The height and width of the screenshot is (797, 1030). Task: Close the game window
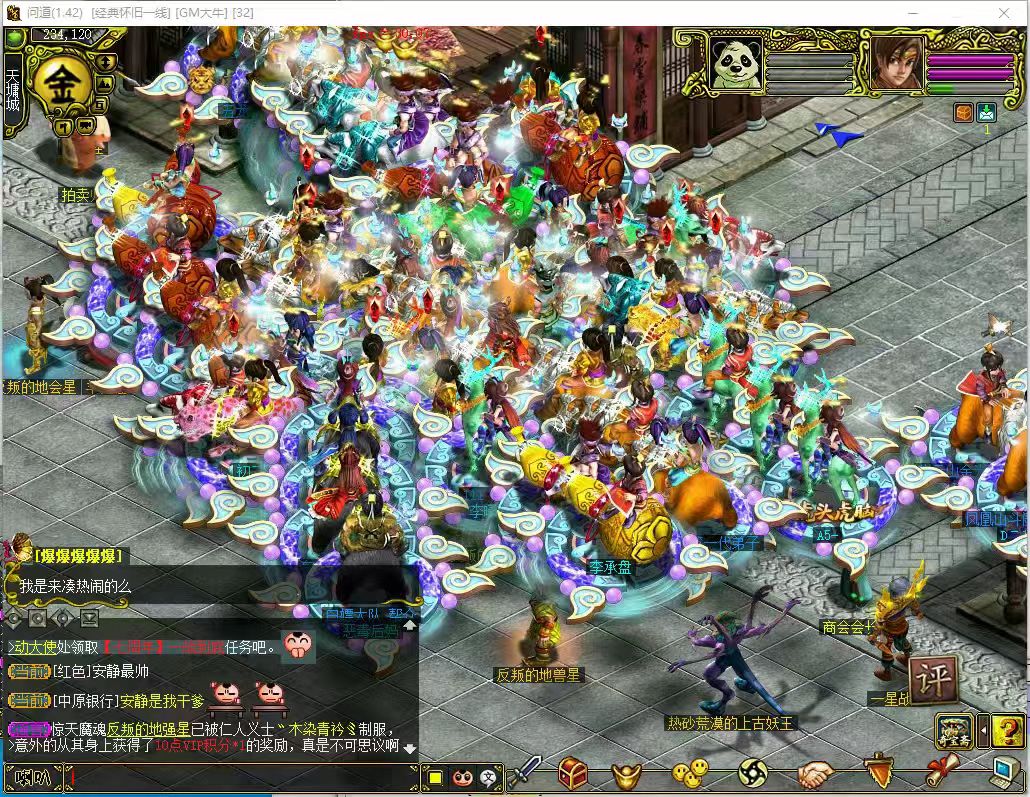[1005, 12]
